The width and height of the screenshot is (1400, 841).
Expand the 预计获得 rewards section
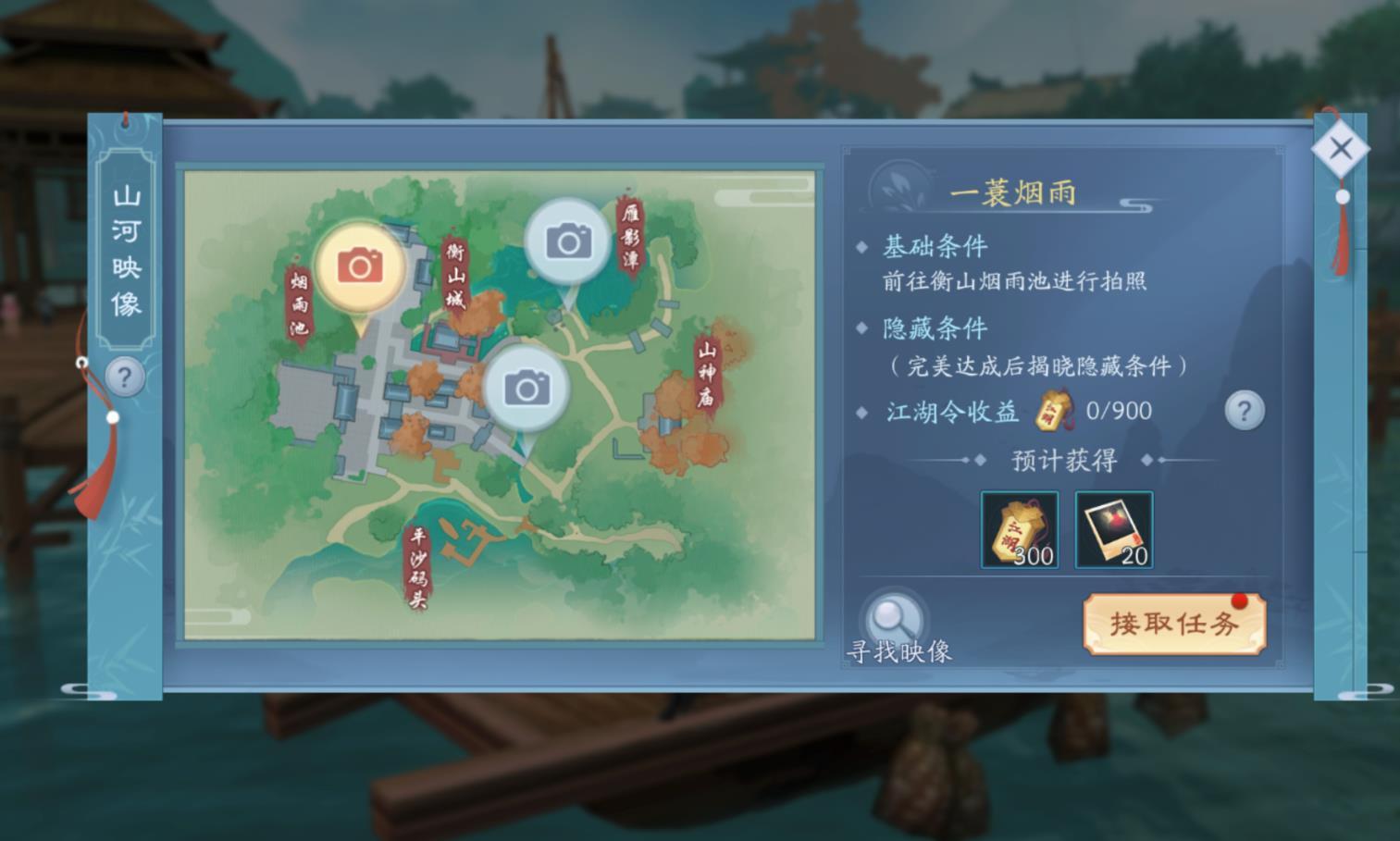pos(1061,459)
